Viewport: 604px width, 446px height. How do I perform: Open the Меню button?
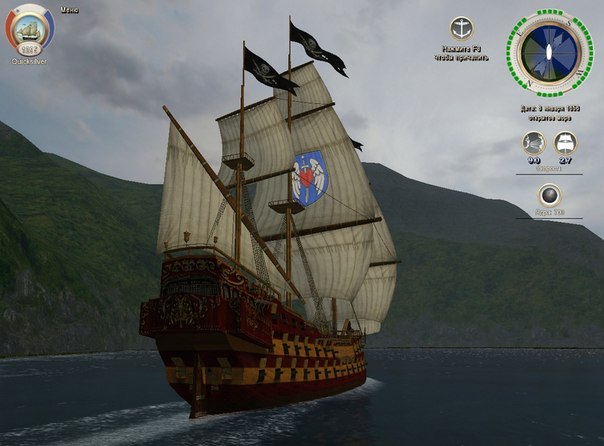tap(69, 9)
